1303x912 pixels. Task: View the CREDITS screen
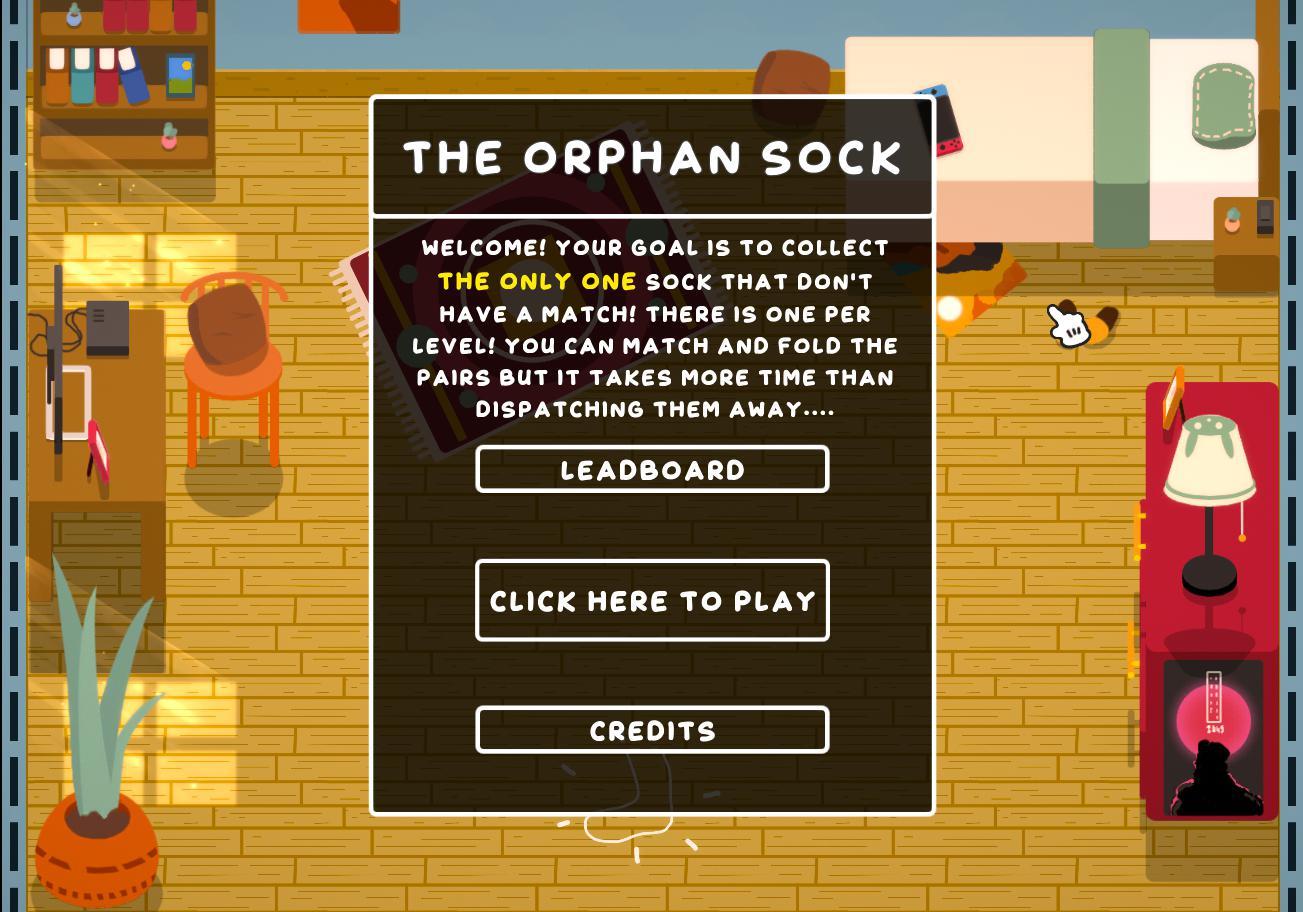(x=652, y=730)
